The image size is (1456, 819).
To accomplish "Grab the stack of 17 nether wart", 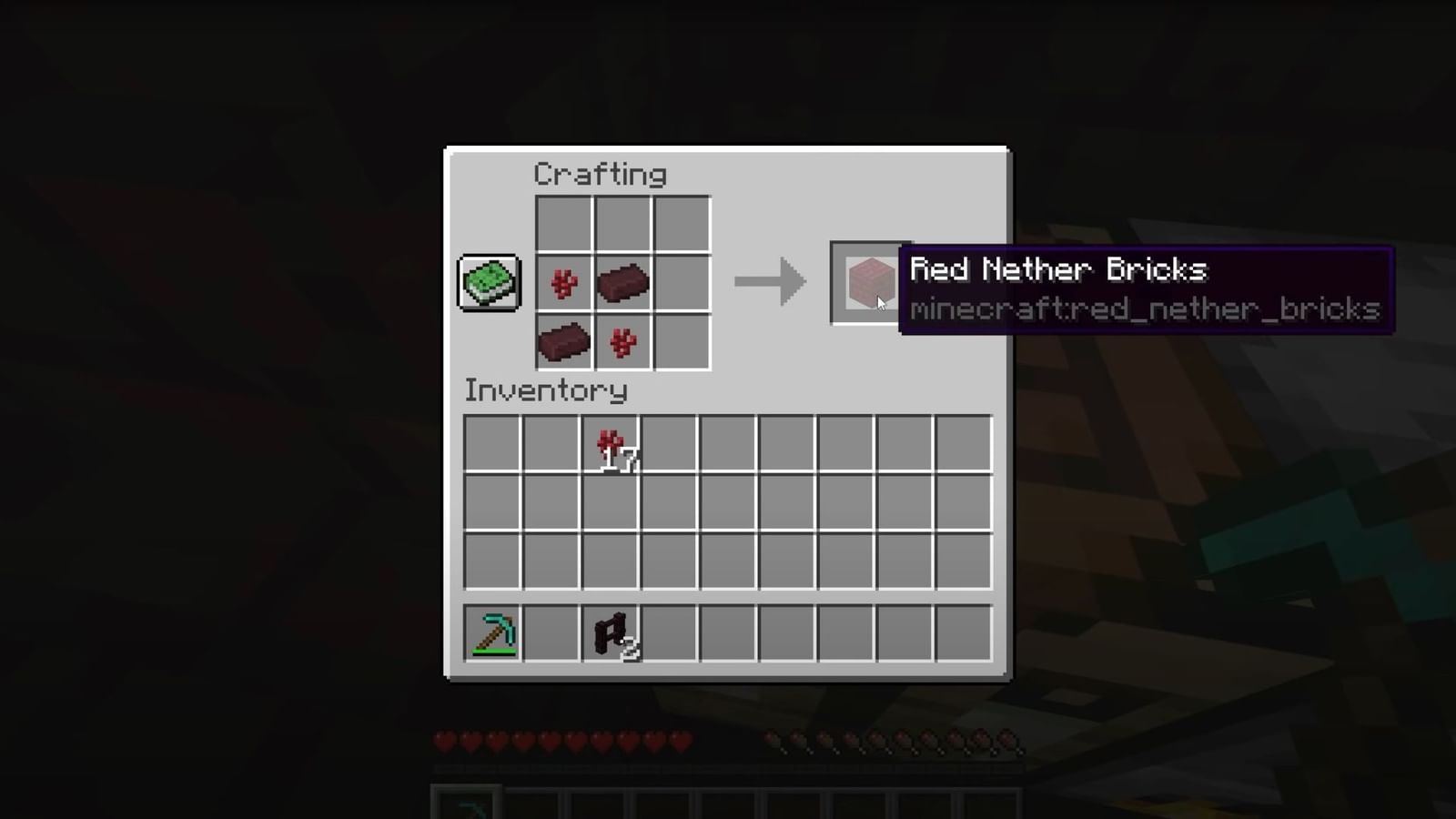I will (x=610, y=444).
